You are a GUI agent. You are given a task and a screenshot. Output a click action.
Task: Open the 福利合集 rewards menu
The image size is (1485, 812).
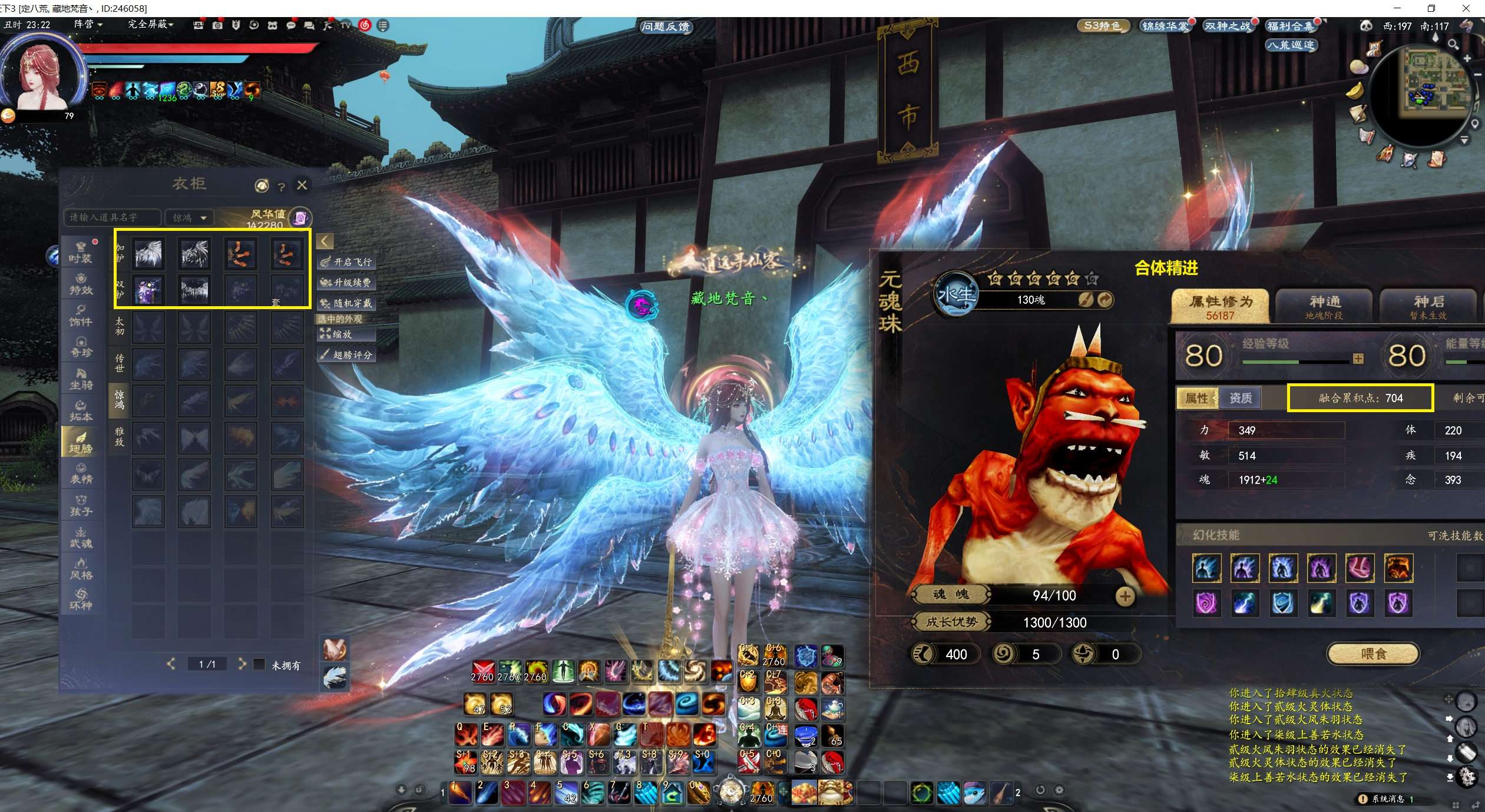1290,26
